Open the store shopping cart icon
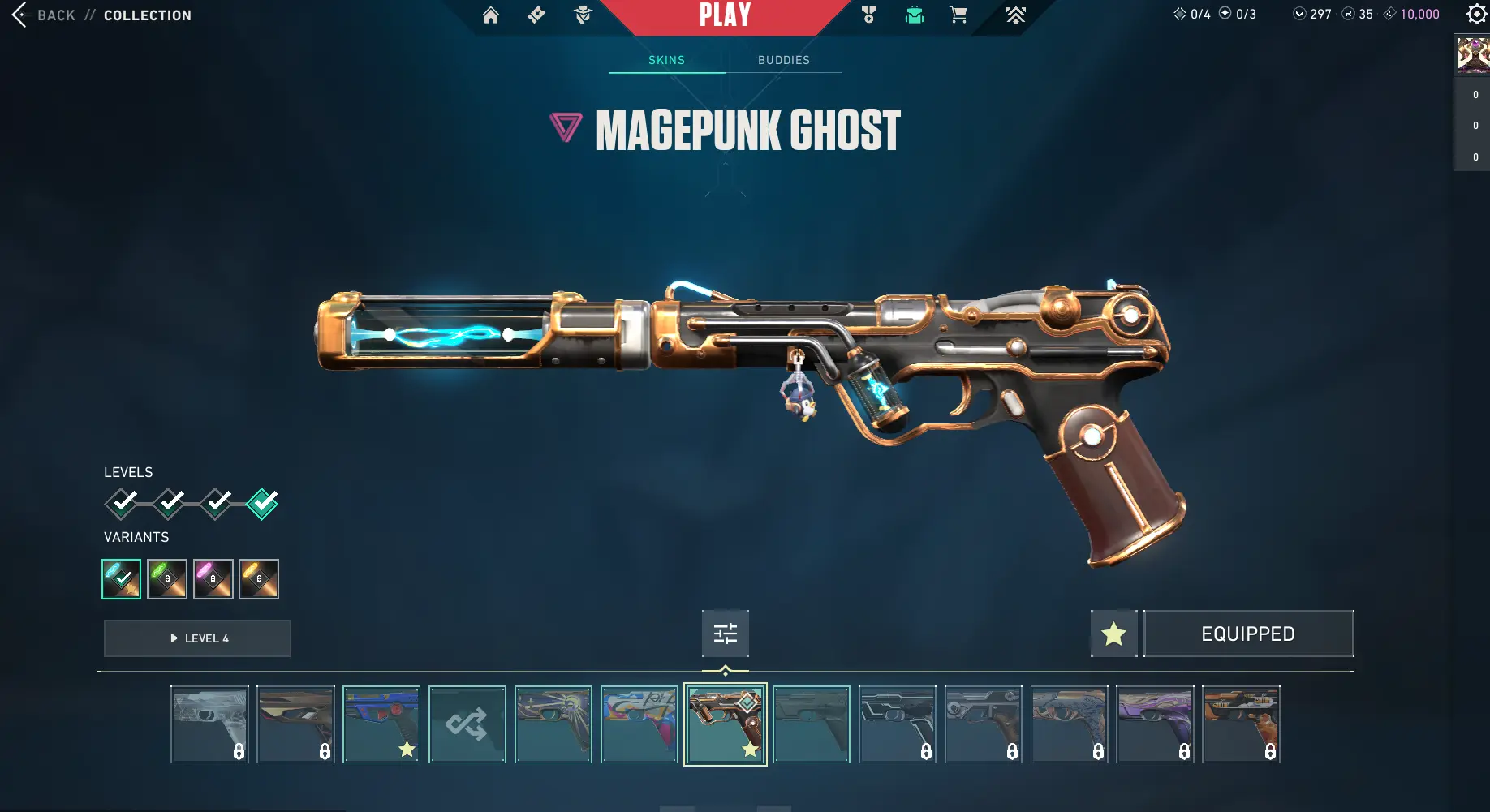 958,15
